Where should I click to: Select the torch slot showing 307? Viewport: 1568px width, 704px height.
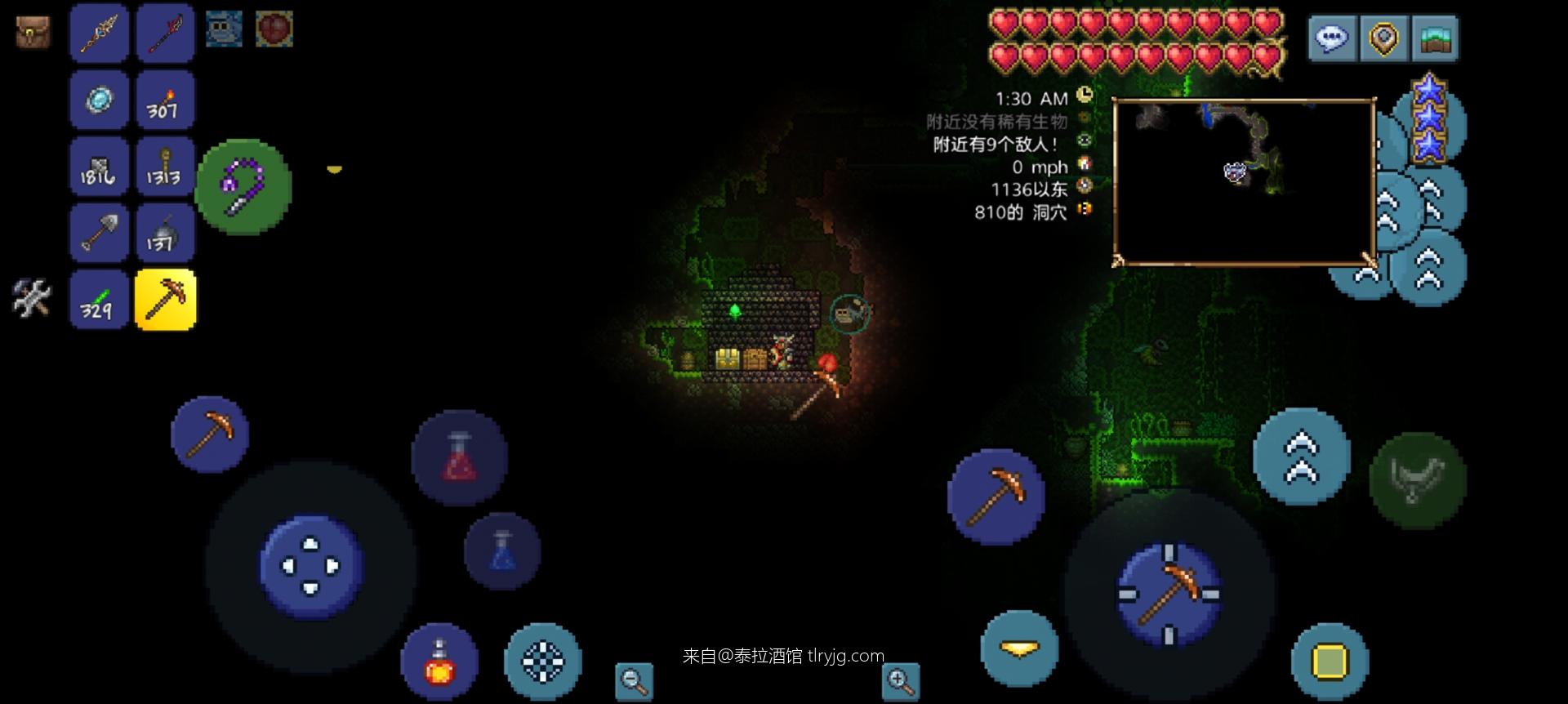pyautogui.click(x=165, y=100)
